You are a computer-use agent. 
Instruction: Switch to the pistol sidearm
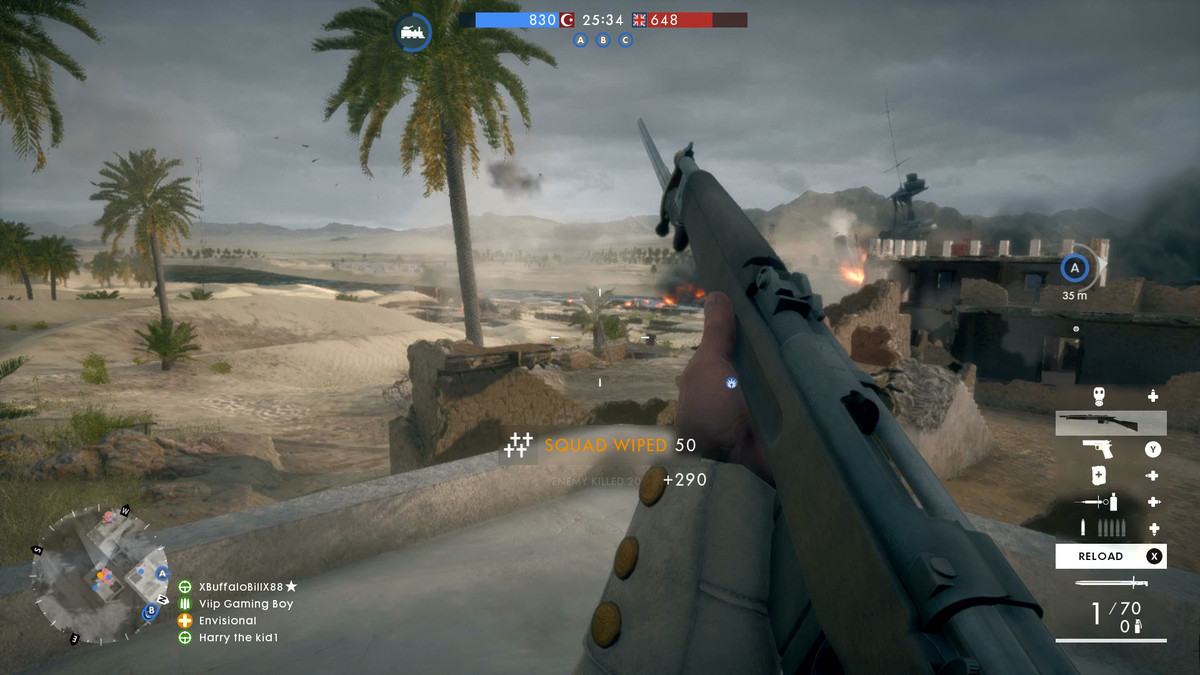[1098, 449]
